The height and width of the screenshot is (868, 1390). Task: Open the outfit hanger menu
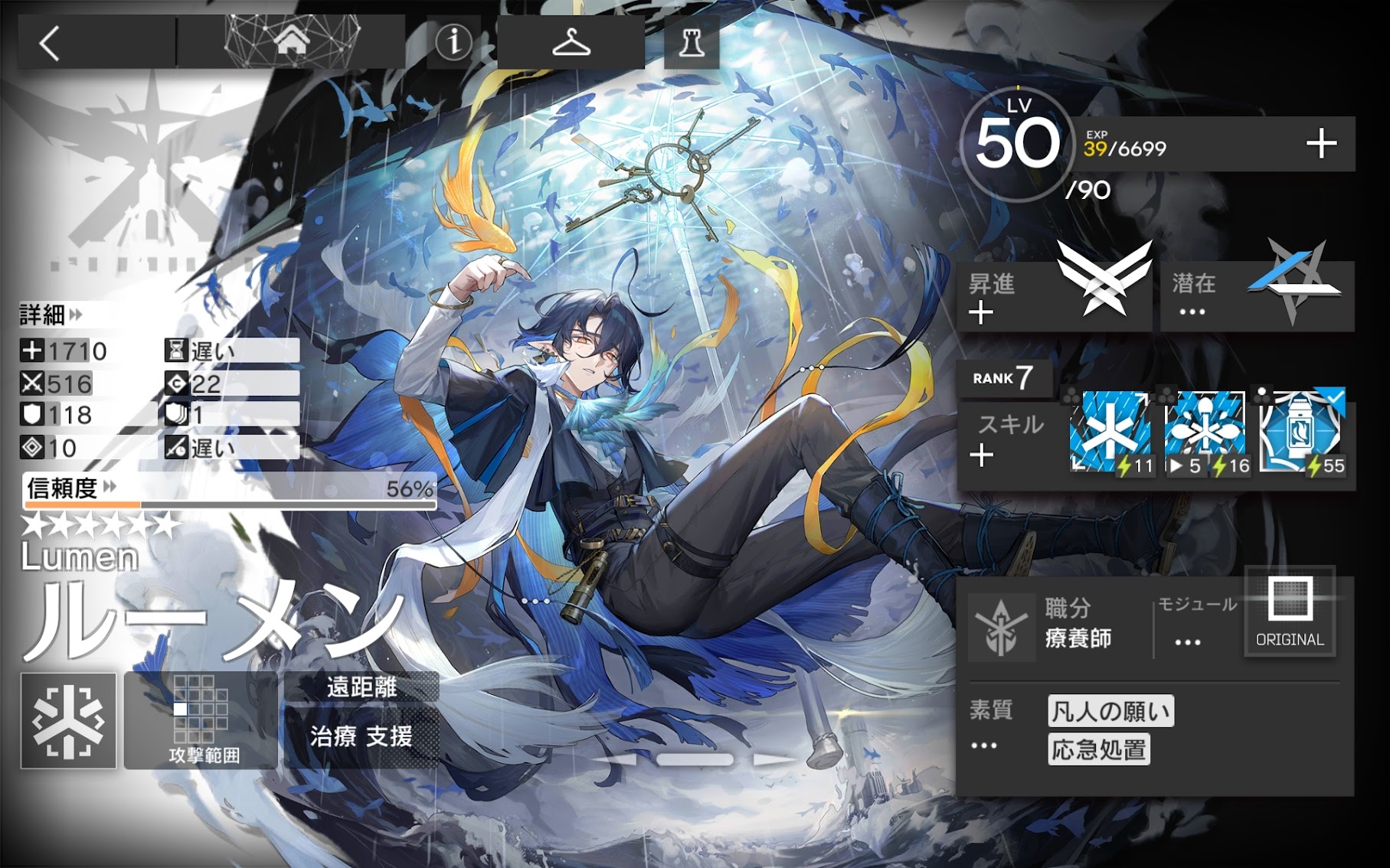click(x=571, y=43)
